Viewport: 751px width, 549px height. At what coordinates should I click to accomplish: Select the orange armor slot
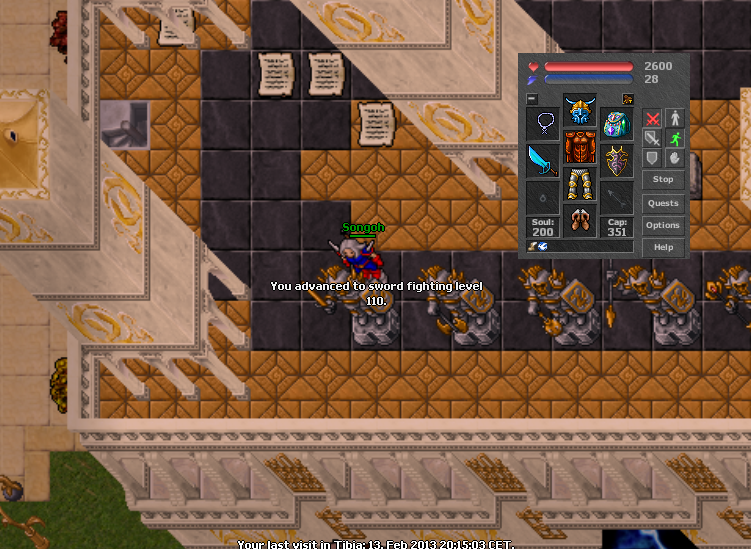580,147
